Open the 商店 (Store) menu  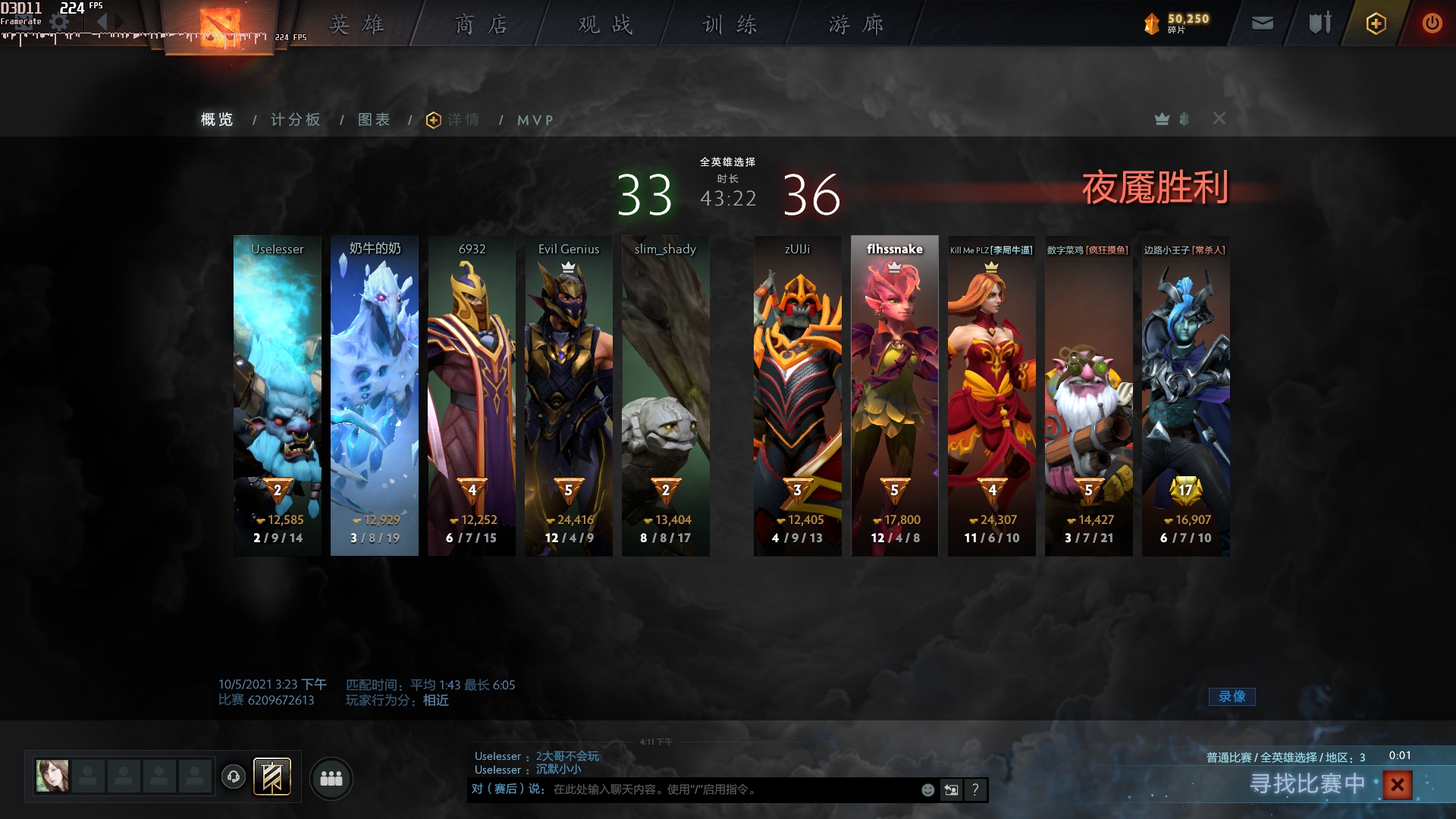point(481,24)
